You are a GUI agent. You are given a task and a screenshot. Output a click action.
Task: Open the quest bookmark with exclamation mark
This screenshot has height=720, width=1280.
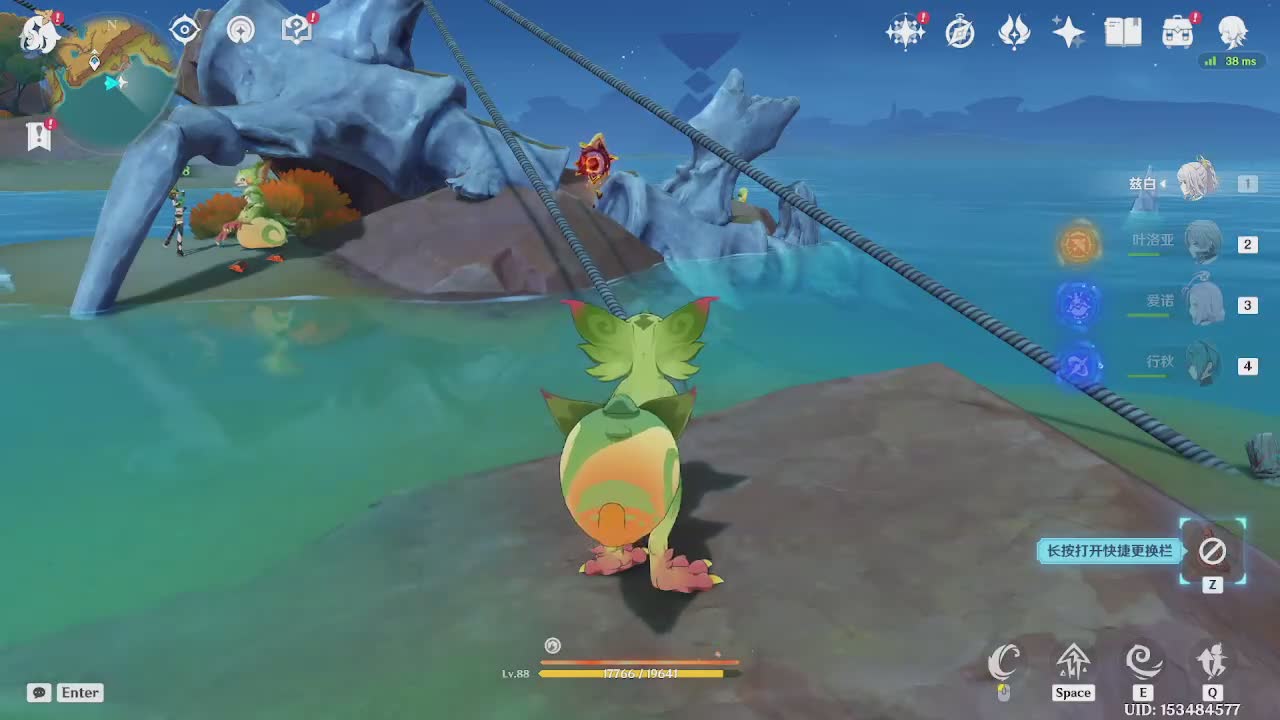[x=39, y=135]
